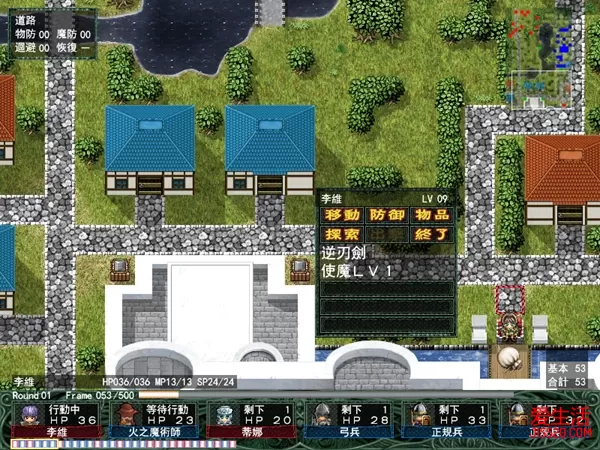This screenshot has width=600, height=450.
Task: Open the 物品 items command
Action: click(431, 215)
